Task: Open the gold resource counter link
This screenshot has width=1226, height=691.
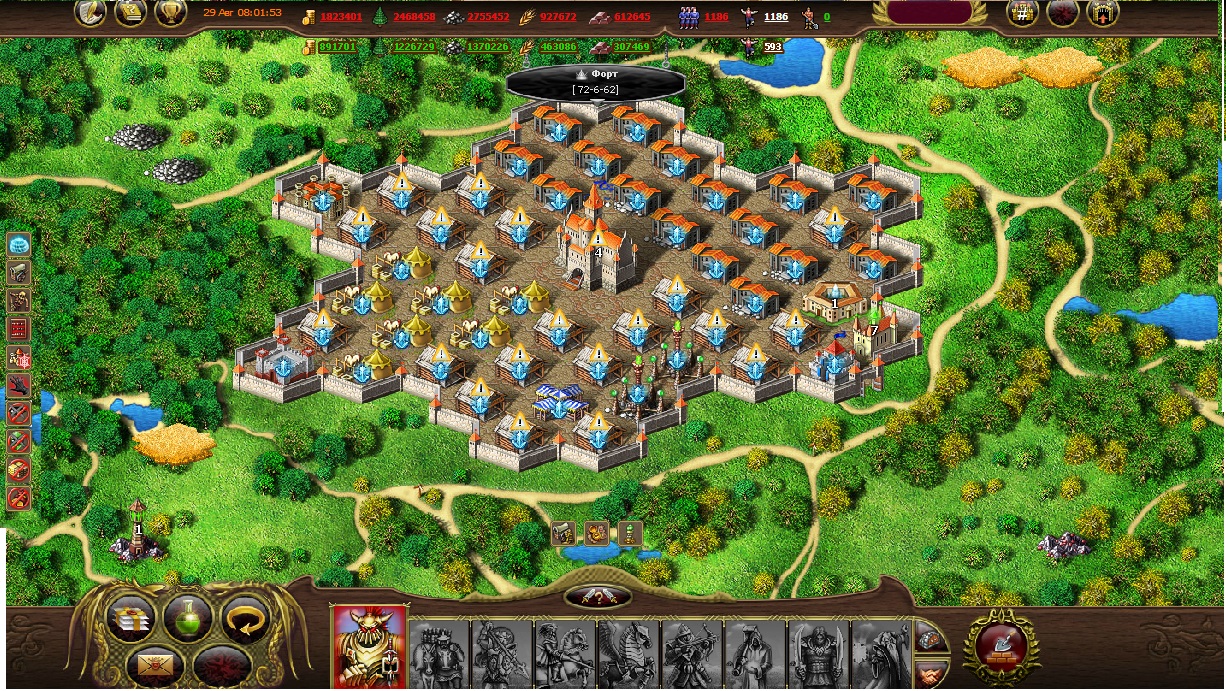Action: [341, 17]
